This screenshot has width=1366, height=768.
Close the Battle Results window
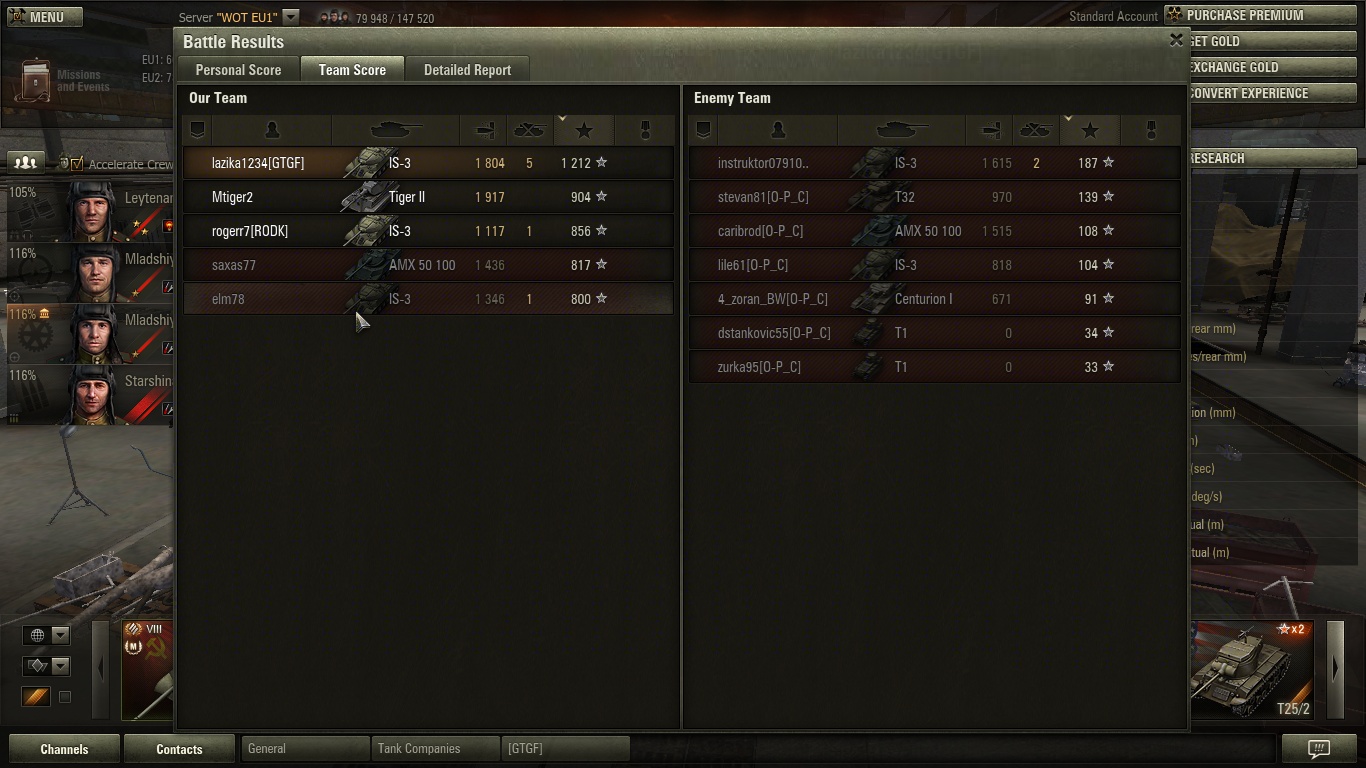1176,40
